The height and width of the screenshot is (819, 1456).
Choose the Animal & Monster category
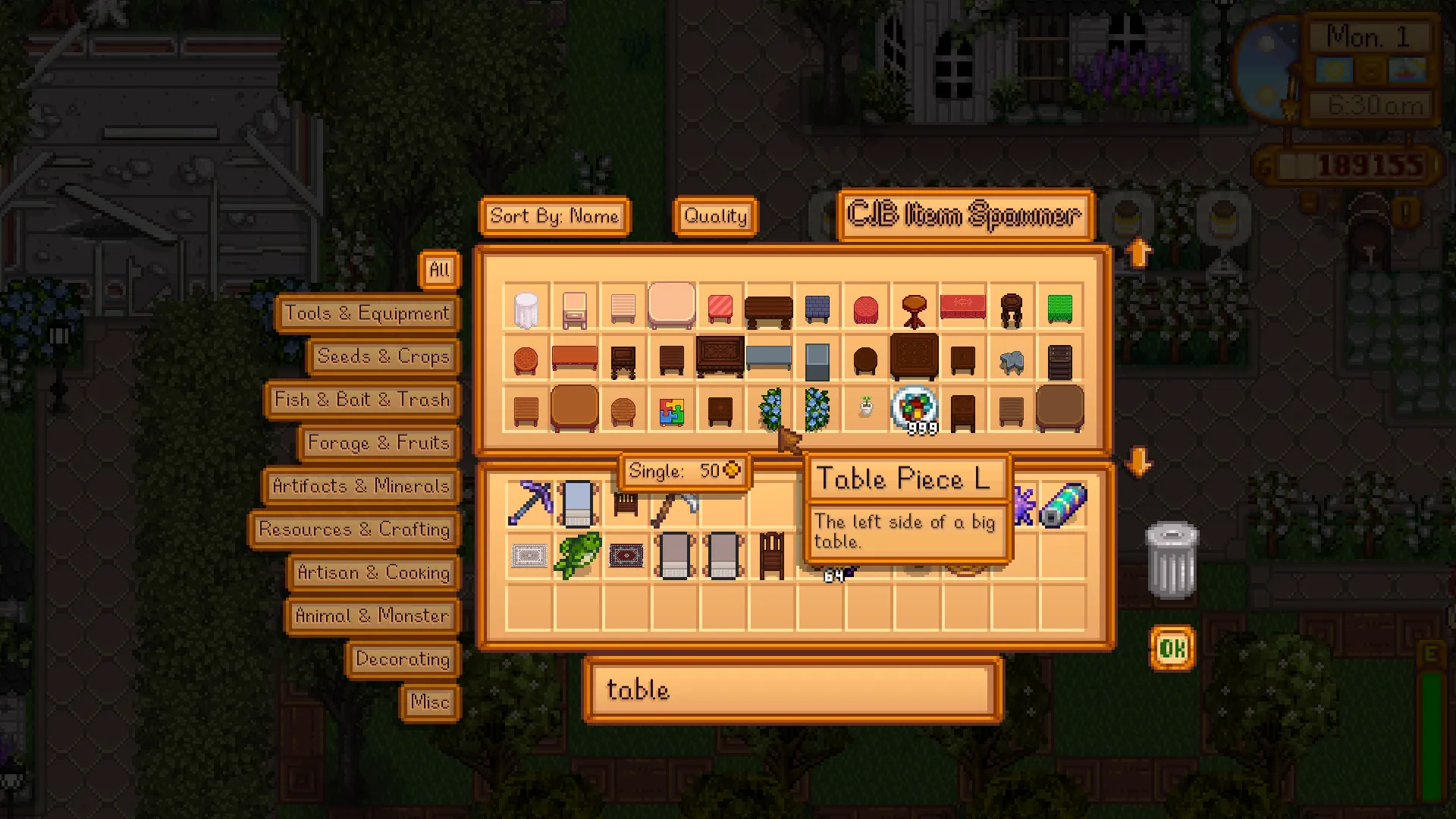click(372, 616)
